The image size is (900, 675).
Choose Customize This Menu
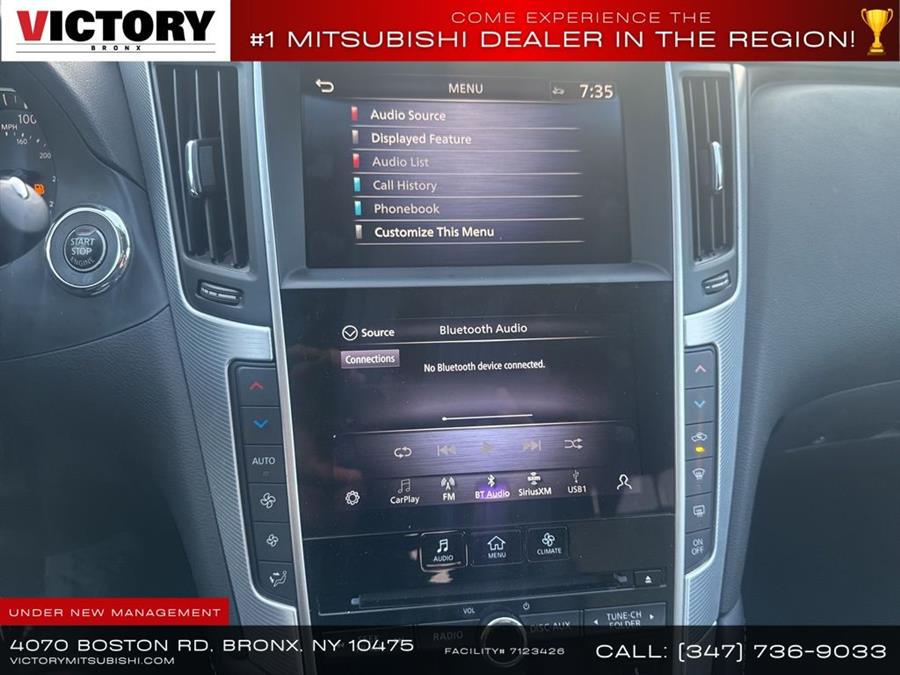(x=434, y=232)
